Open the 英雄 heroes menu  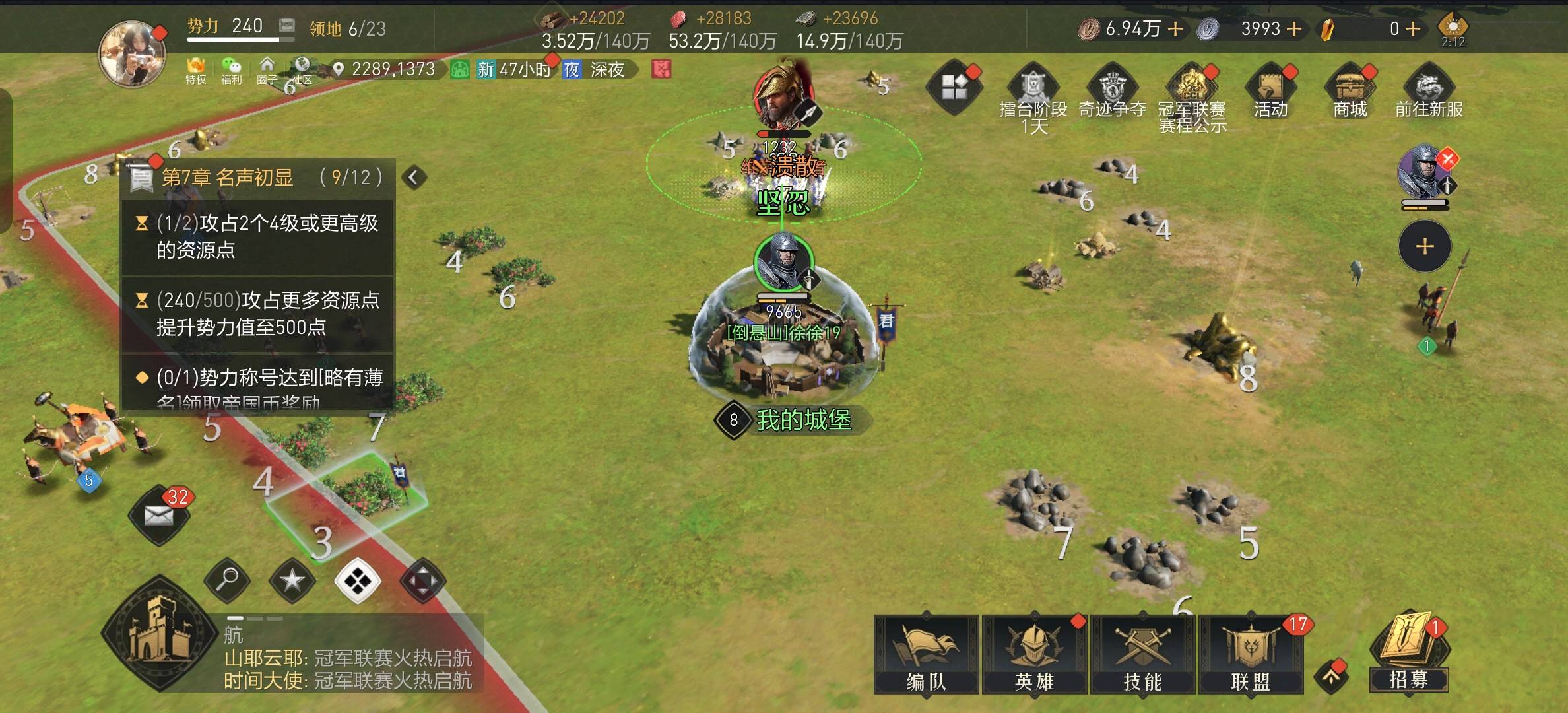[1034, 655]
